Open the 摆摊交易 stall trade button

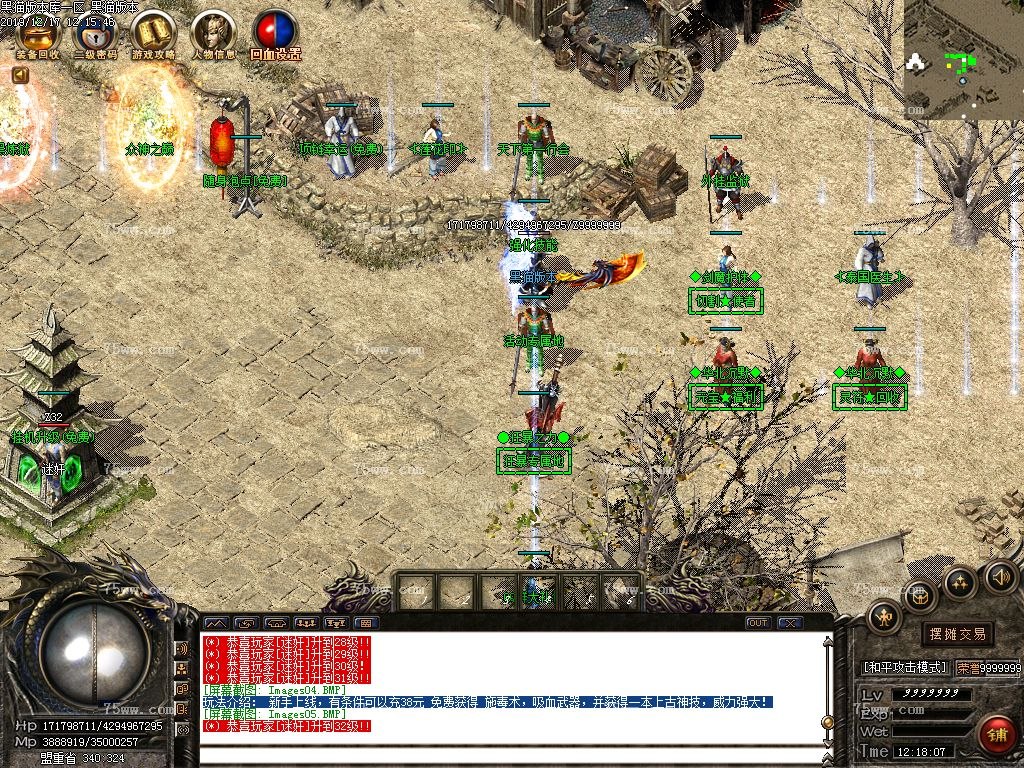tap(957, 634)
